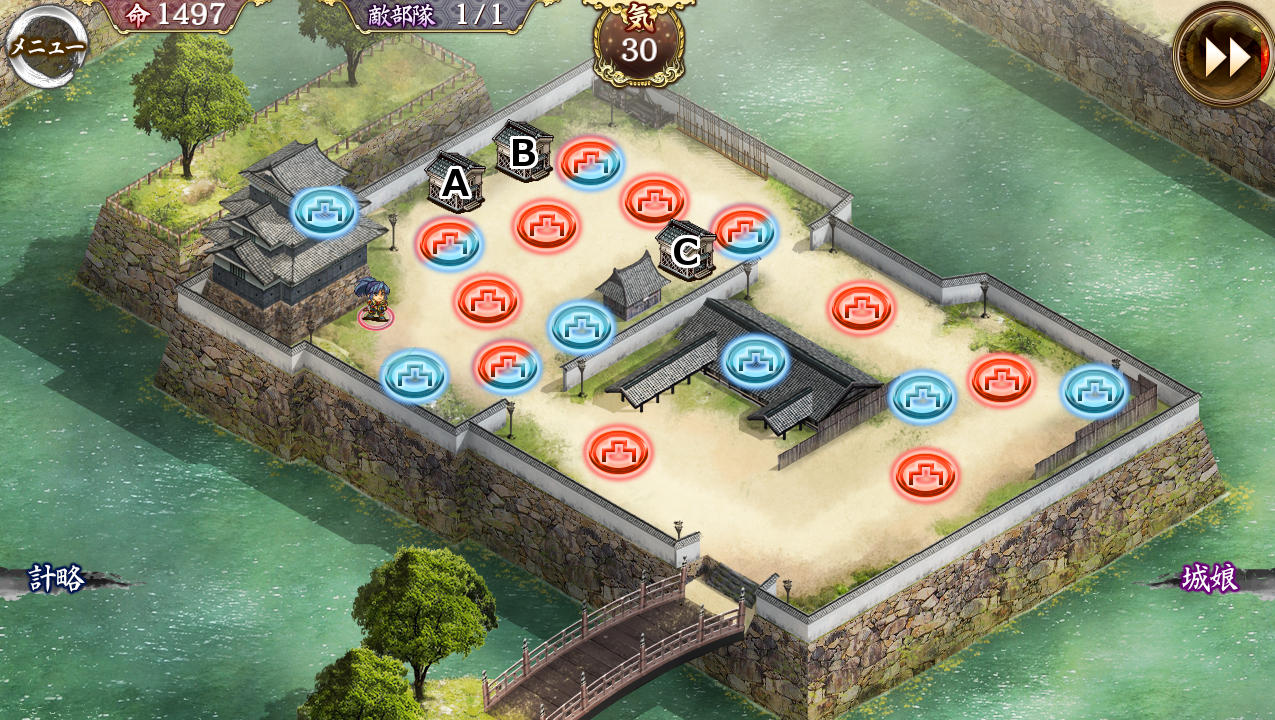Open the 計略 stratagem panel

(58, 578)
